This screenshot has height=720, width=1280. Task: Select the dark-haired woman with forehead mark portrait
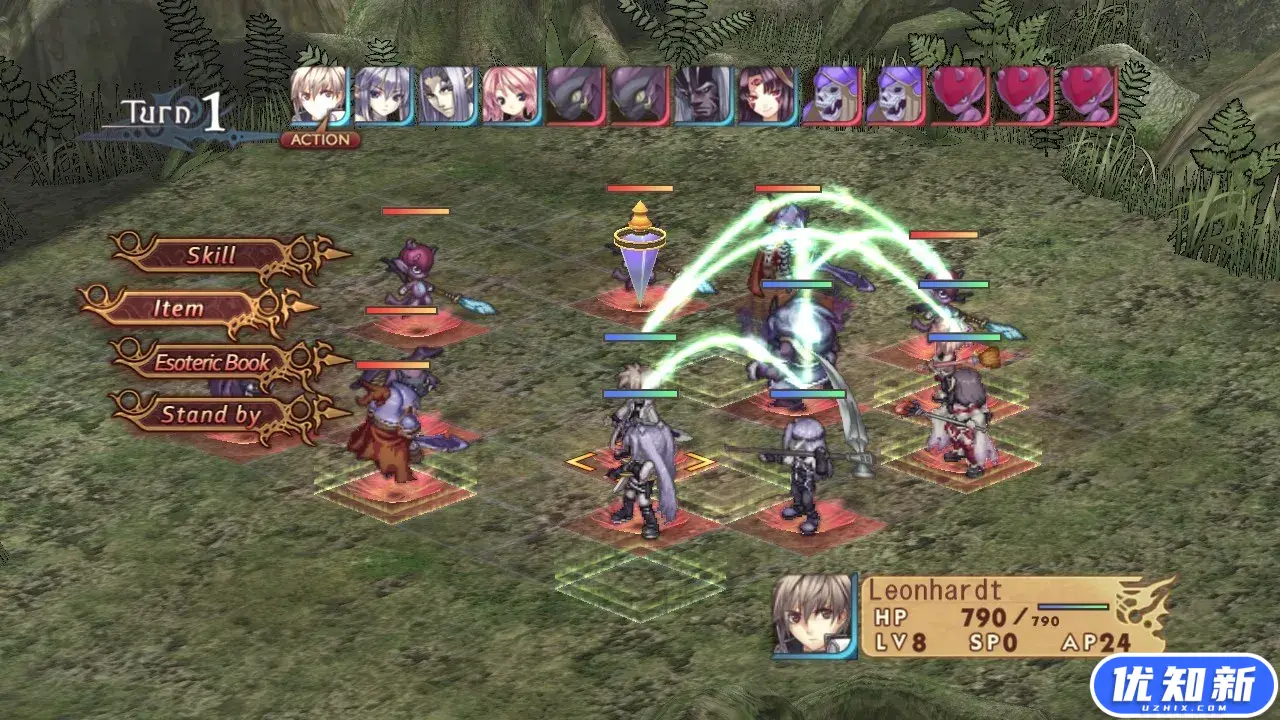pos(766,96)
